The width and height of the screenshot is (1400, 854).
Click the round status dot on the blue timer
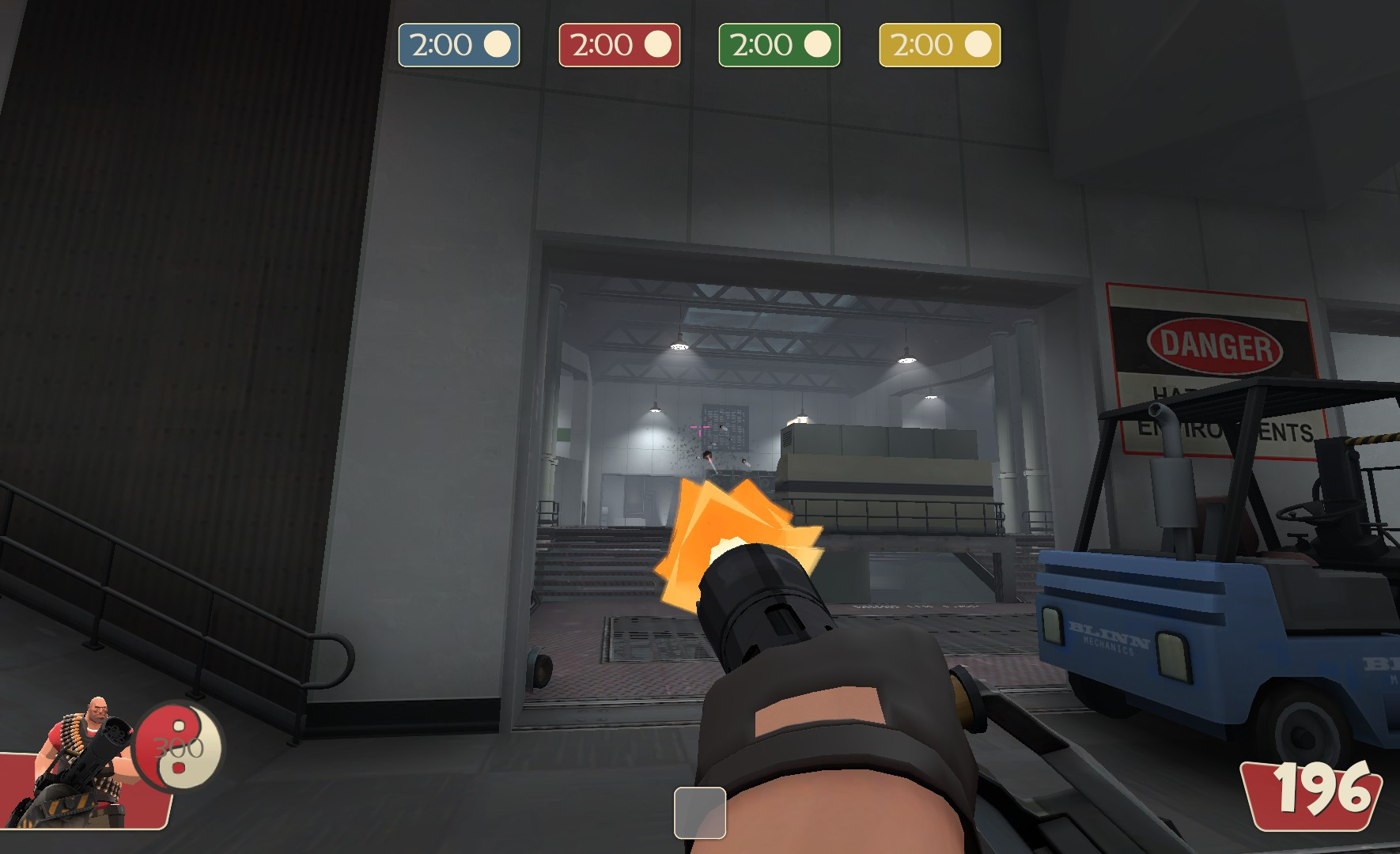tap(498, 45)
